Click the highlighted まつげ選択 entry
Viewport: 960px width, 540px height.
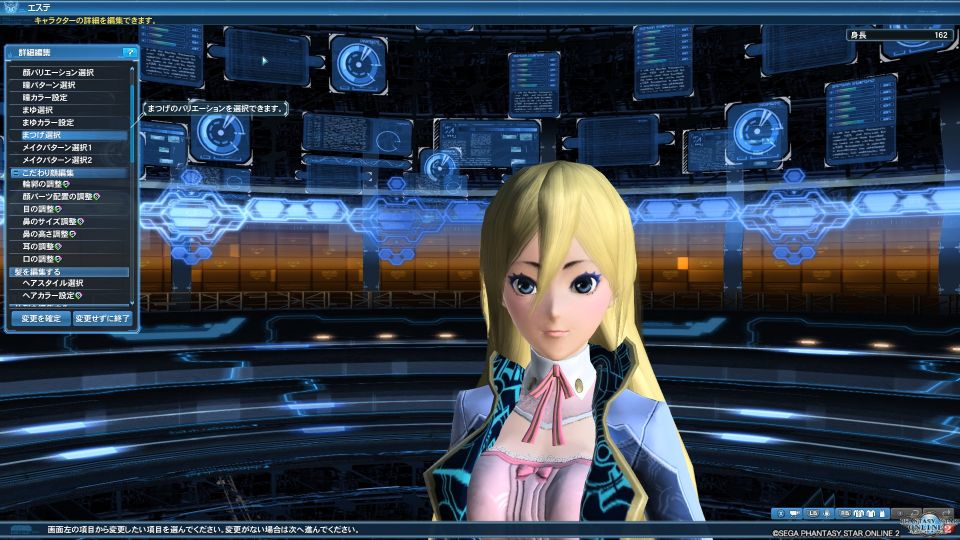pos(41,135)
